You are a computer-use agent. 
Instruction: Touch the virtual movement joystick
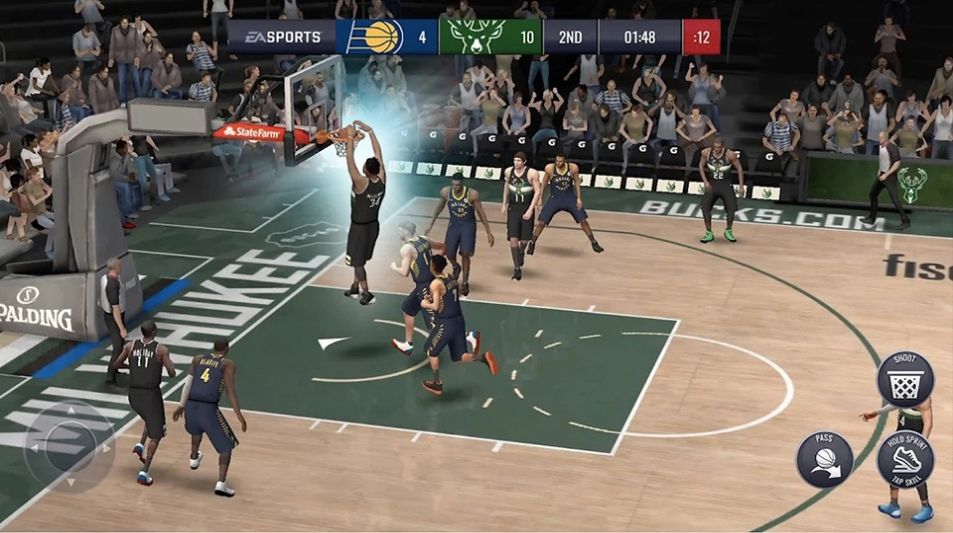[69, 445]
